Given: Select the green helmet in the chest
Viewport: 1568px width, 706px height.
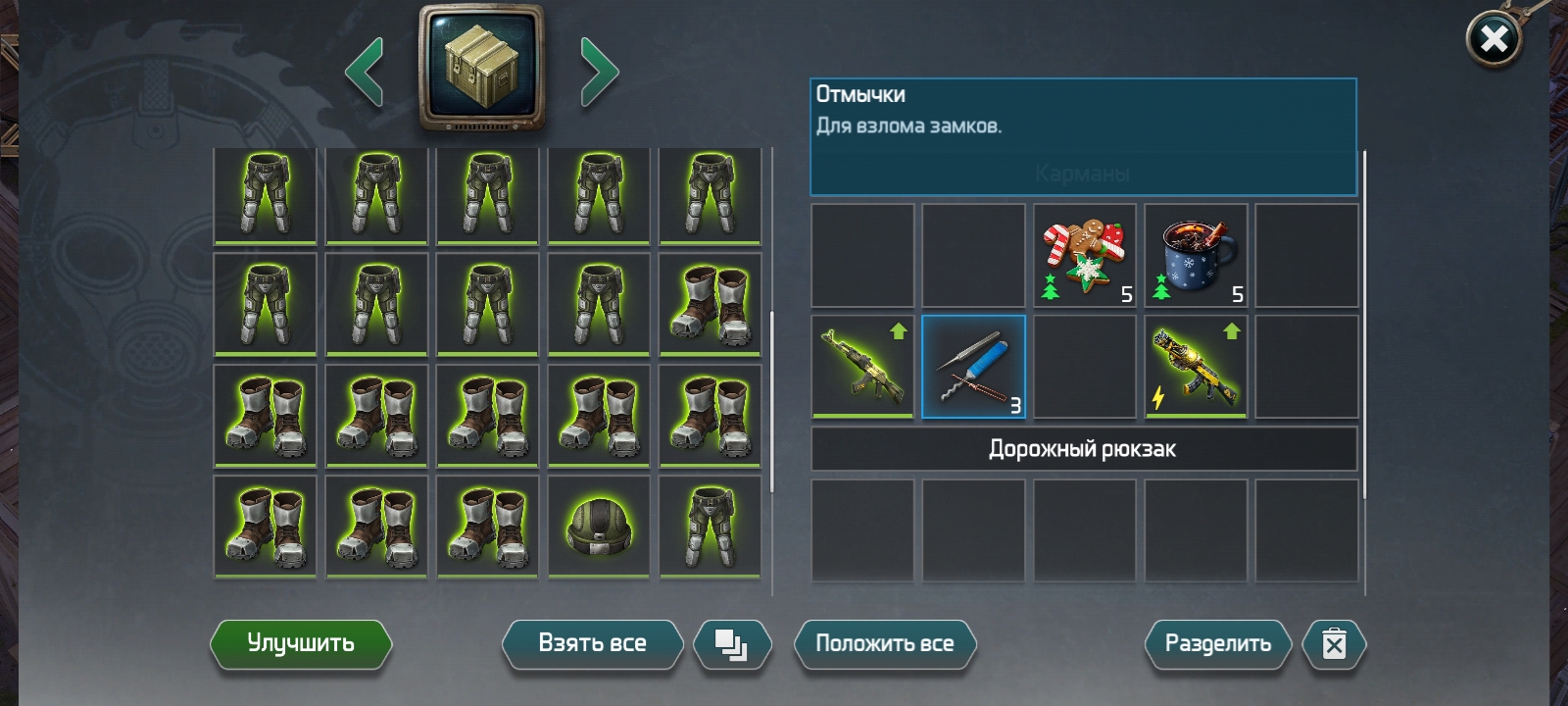Looking at the screenshot, I should point(599,526).
